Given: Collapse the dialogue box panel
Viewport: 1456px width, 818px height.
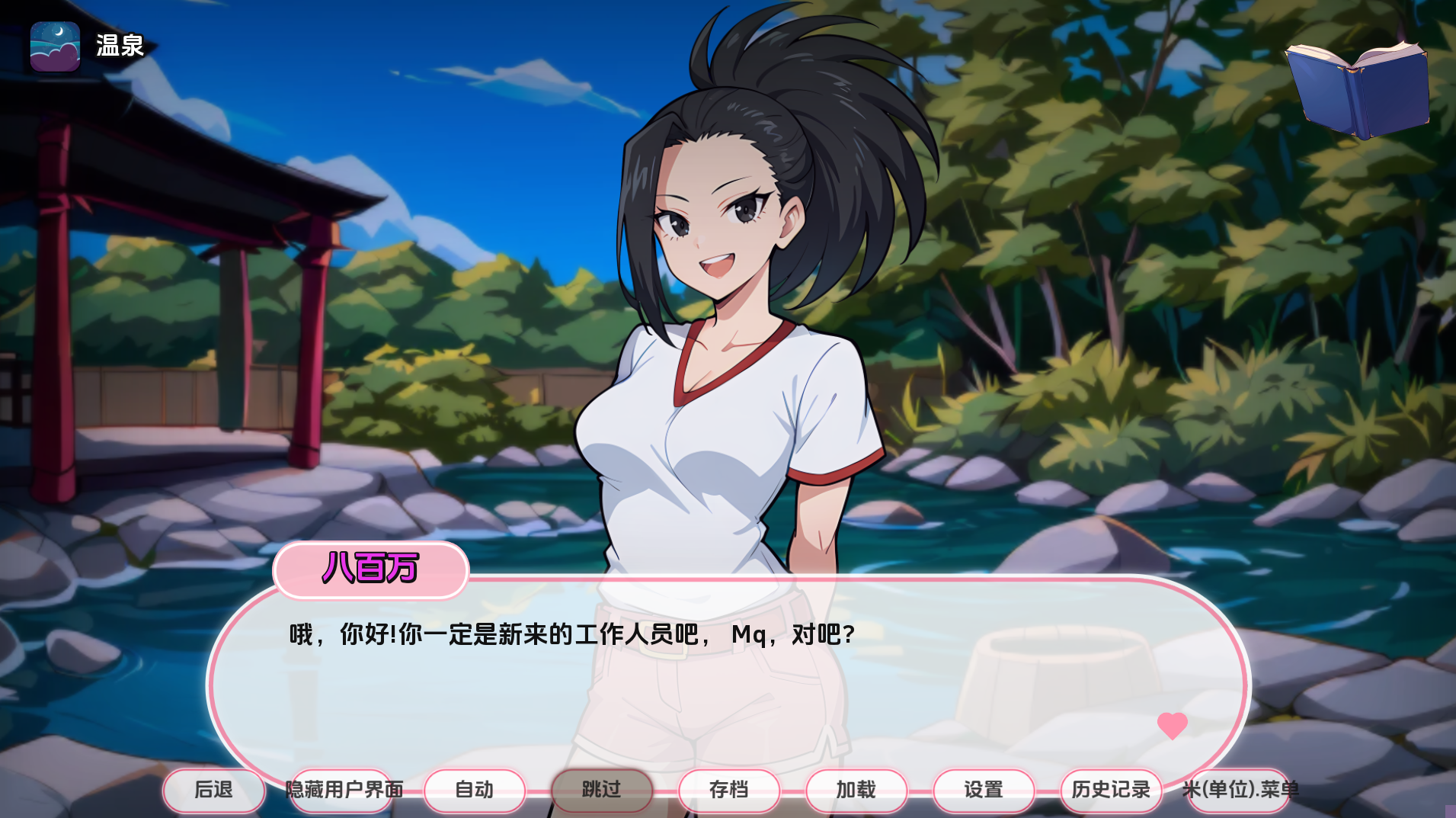Looking at the screenshot, I should click(344, 791).
